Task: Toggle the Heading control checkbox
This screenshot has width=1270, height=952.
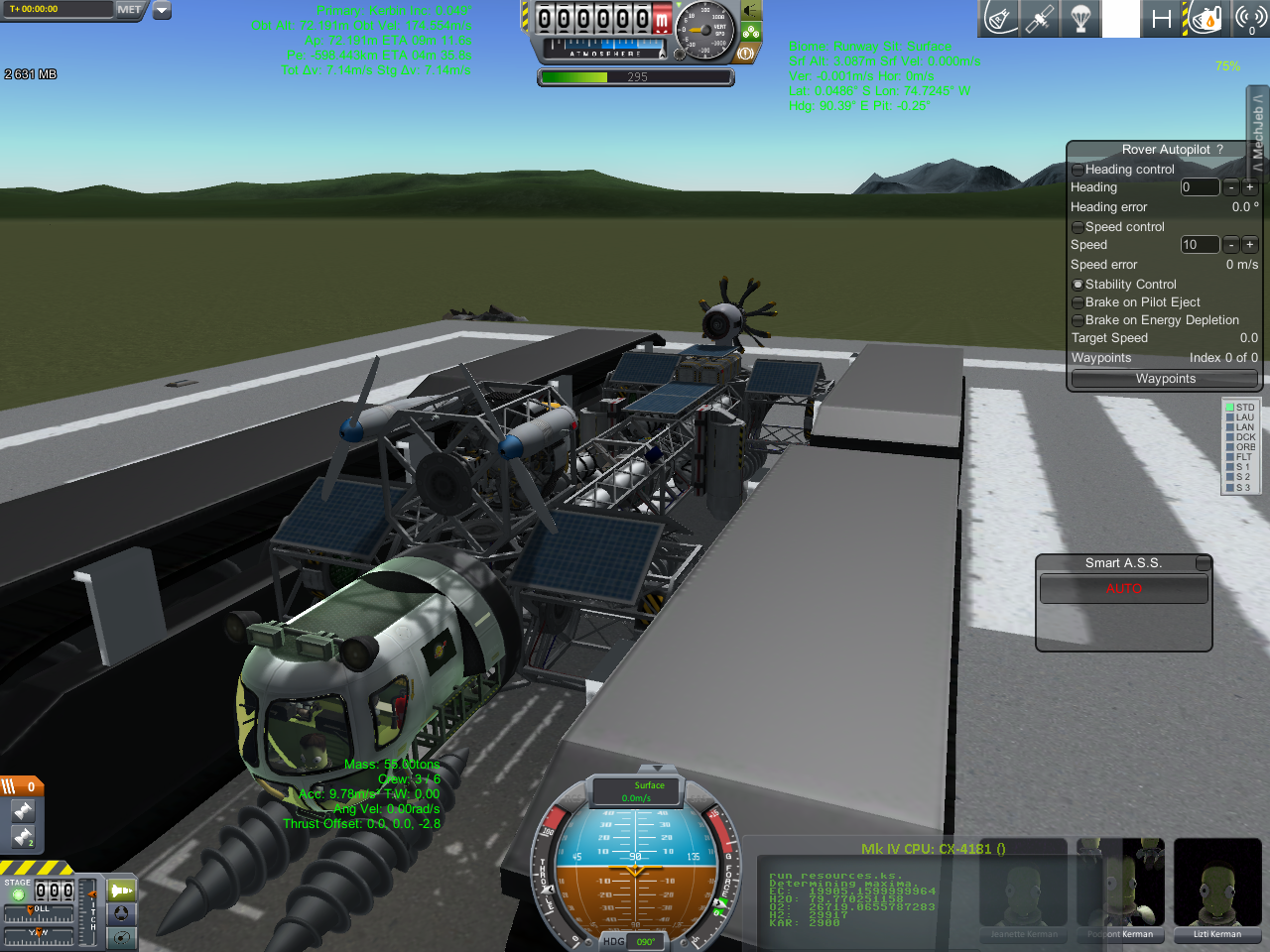Action: tap(1078, 170)
